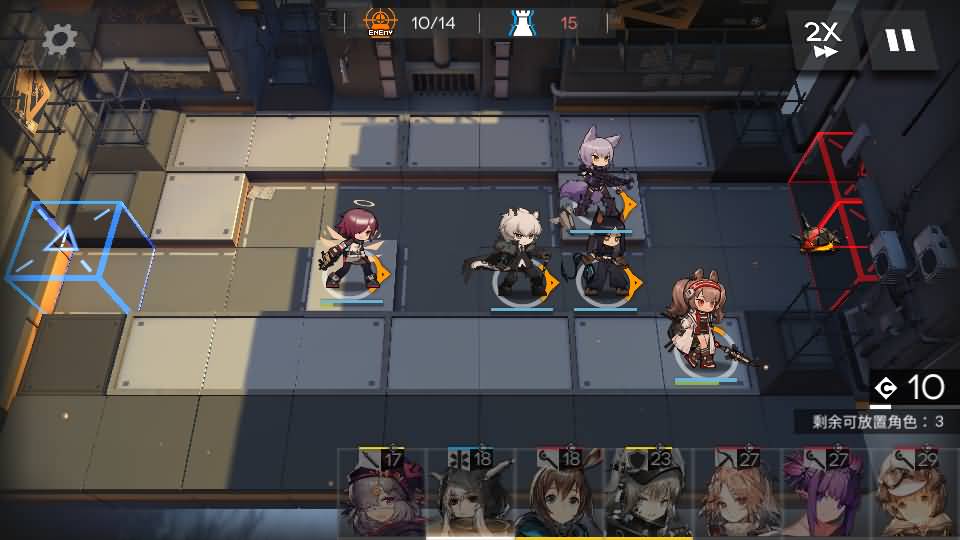This screenshot has width=960, height=540.
Task: Pick the cost 27 orange-haired operator card
Action: coord(739,495)
